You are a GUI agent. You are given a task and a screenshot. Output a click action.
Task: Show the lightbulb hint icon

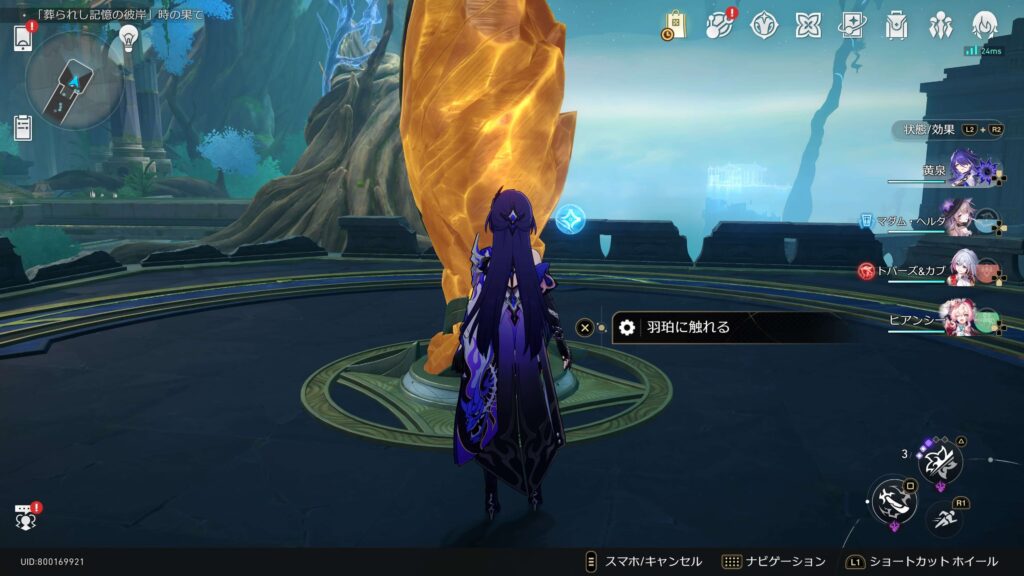[x=128, y=38]
